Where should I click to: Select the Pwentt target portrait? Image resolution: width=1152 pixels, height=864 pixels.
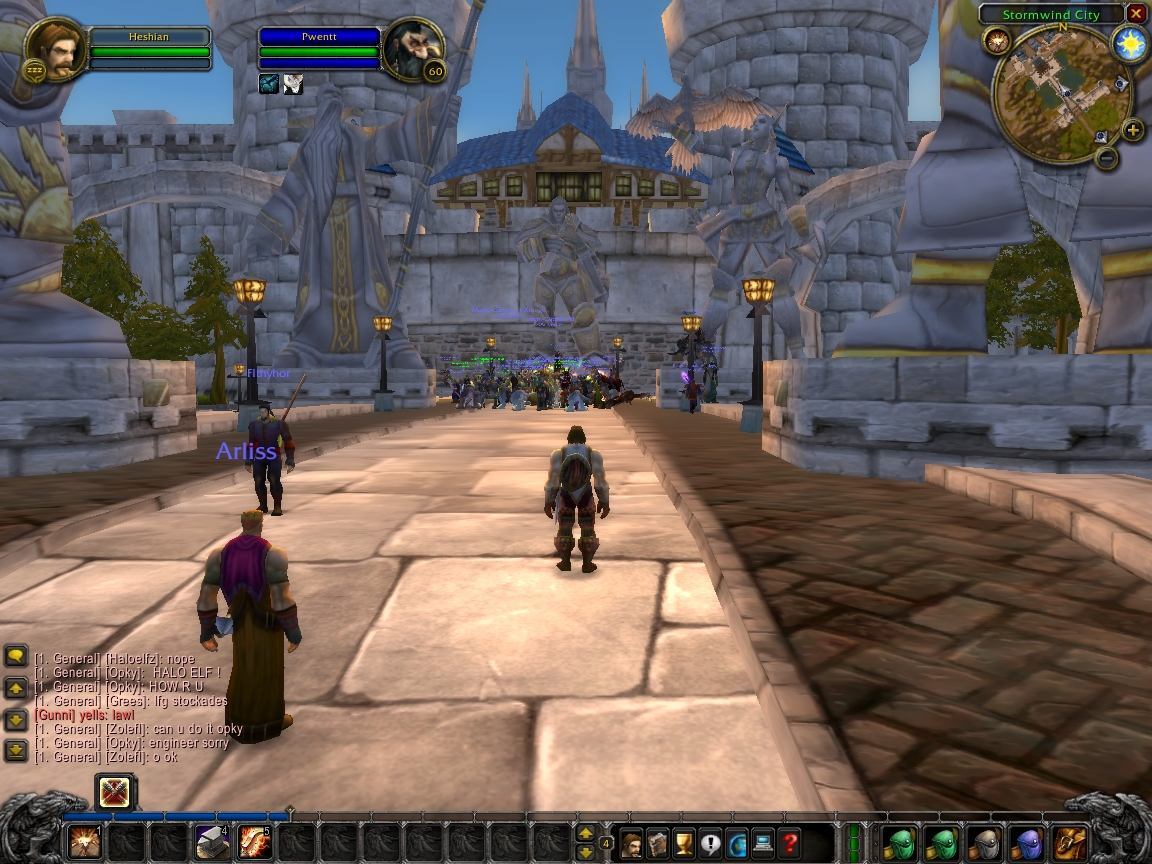pos(412,49)
